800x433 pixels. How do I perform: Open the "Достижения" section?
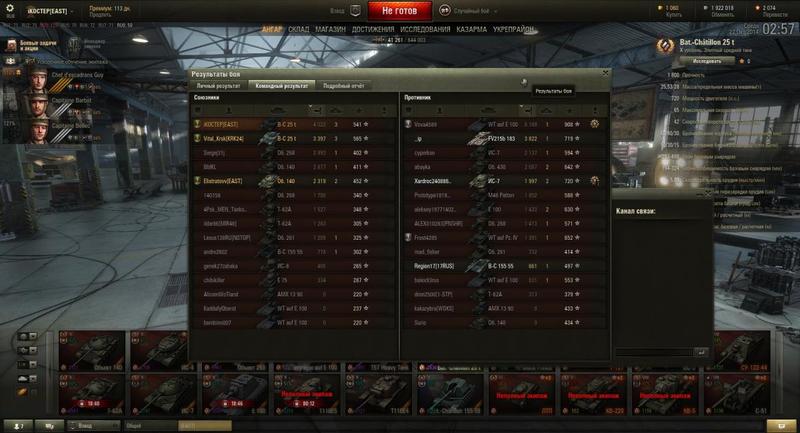[373, 30]
